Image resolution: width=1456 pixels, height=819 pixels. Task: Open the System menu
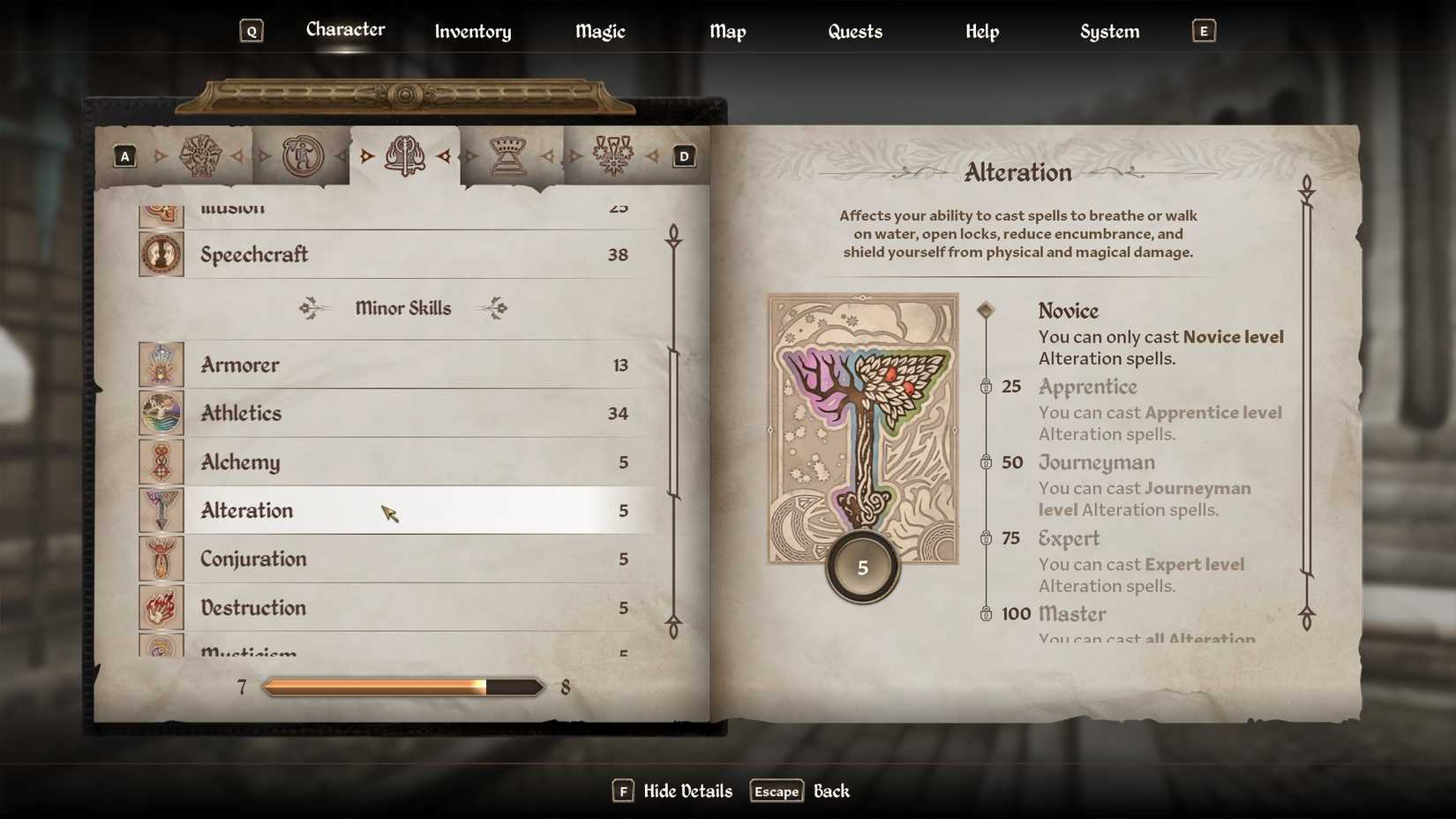coord(1108,31)
